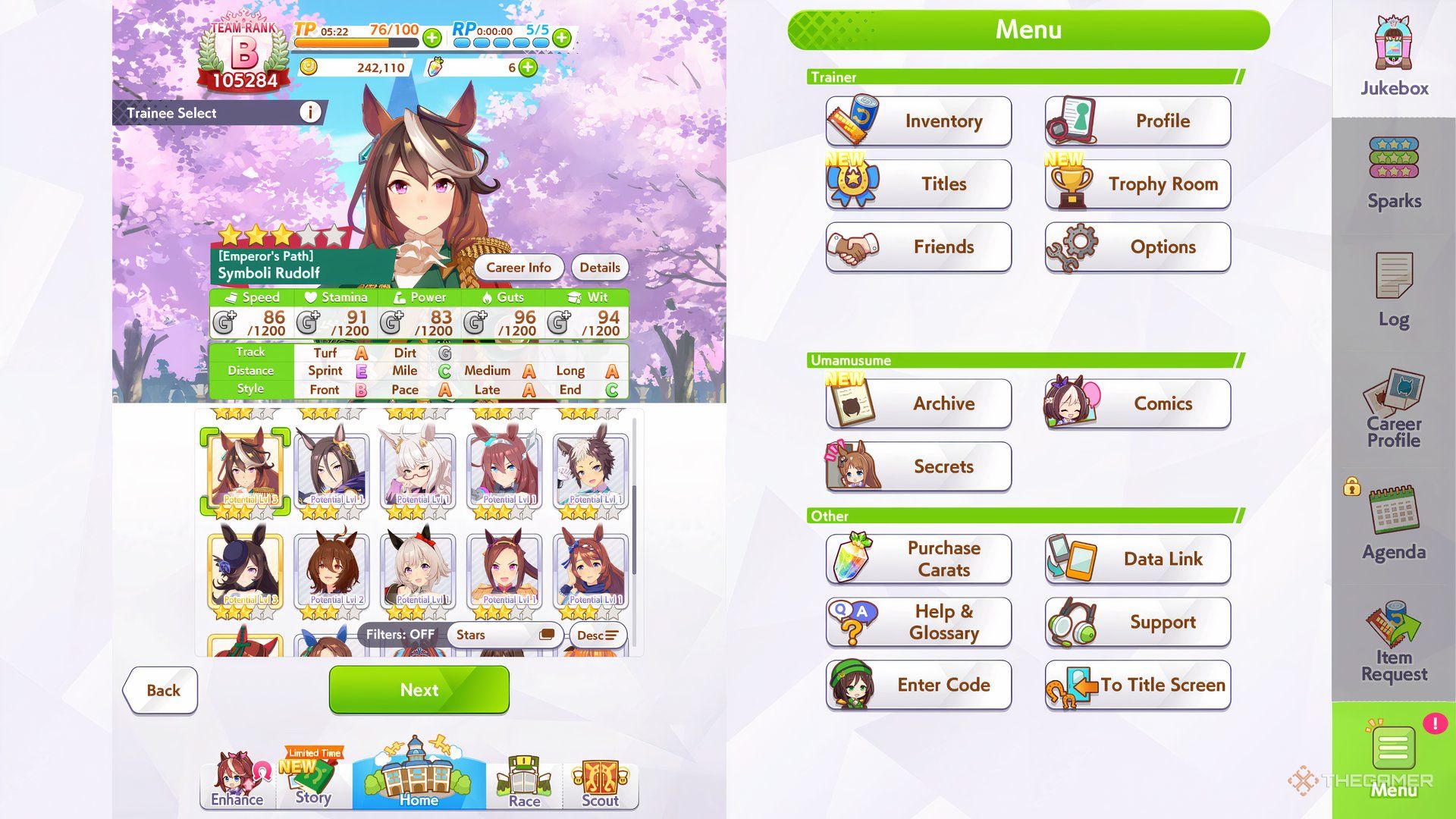Open the Agenda calendar
Screen dimensions: 1456x819
[x=1394, y=523]
